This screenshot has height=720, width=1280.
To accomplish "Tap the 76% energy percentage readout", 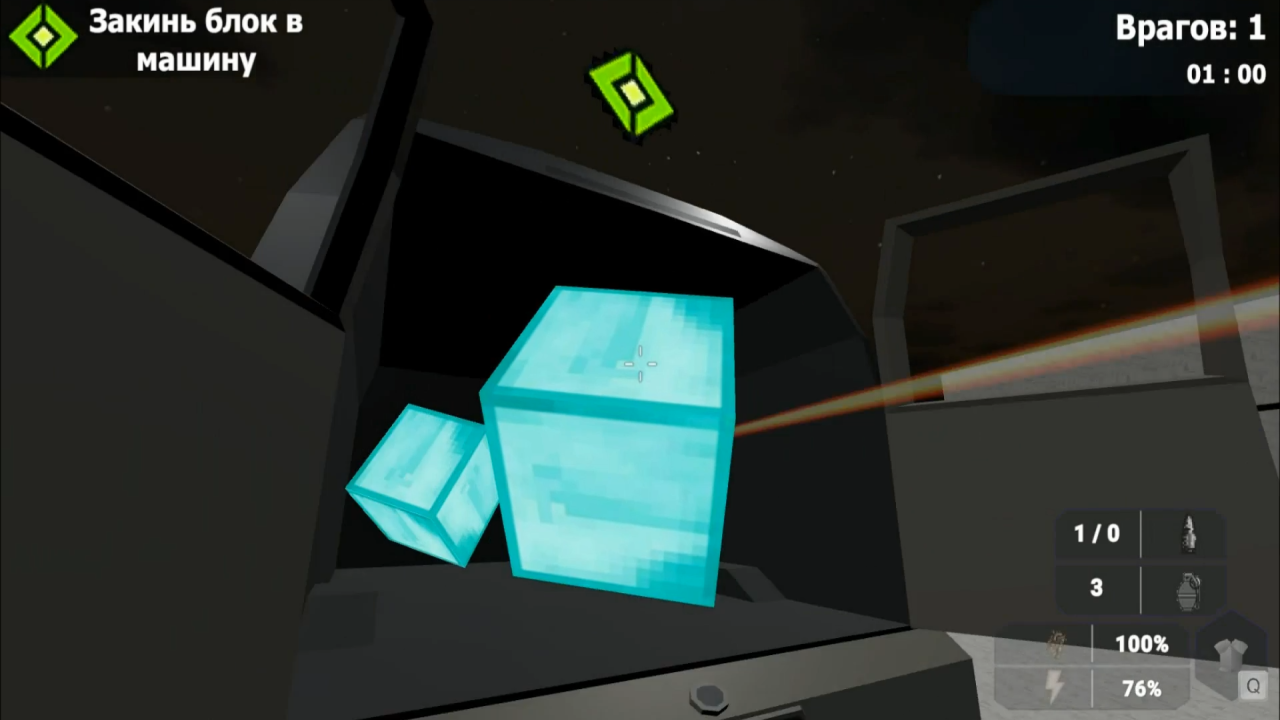I will coord(1142,688).
